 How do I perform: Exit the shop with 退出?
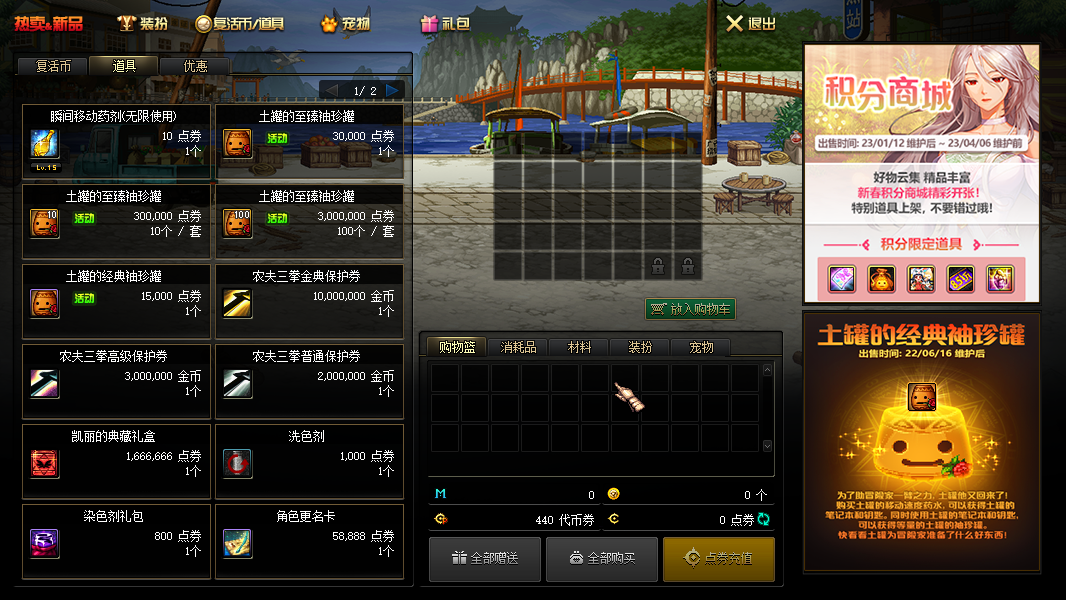(751, 23)
